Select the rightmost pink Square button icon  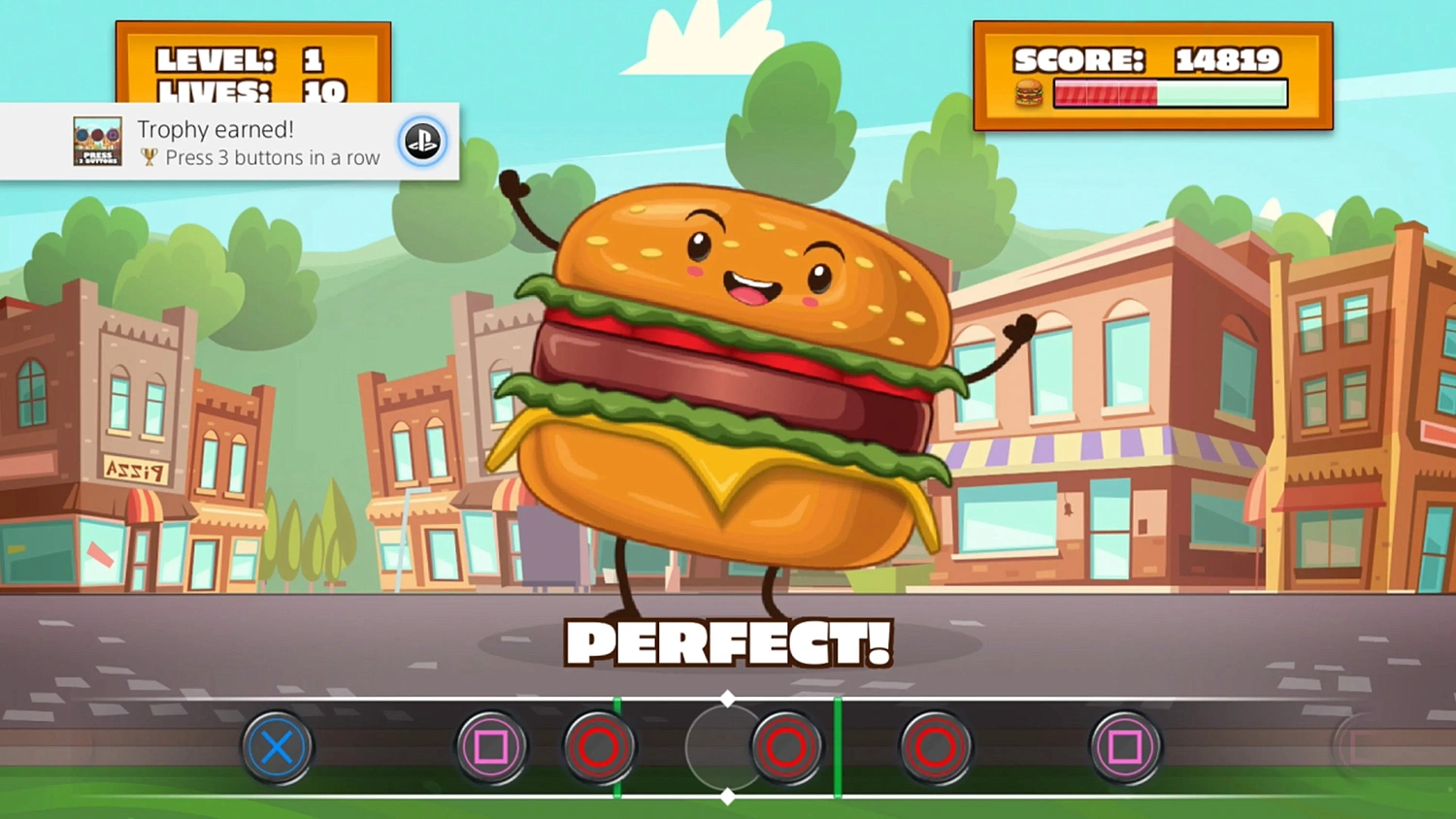tap(1126, 747)
